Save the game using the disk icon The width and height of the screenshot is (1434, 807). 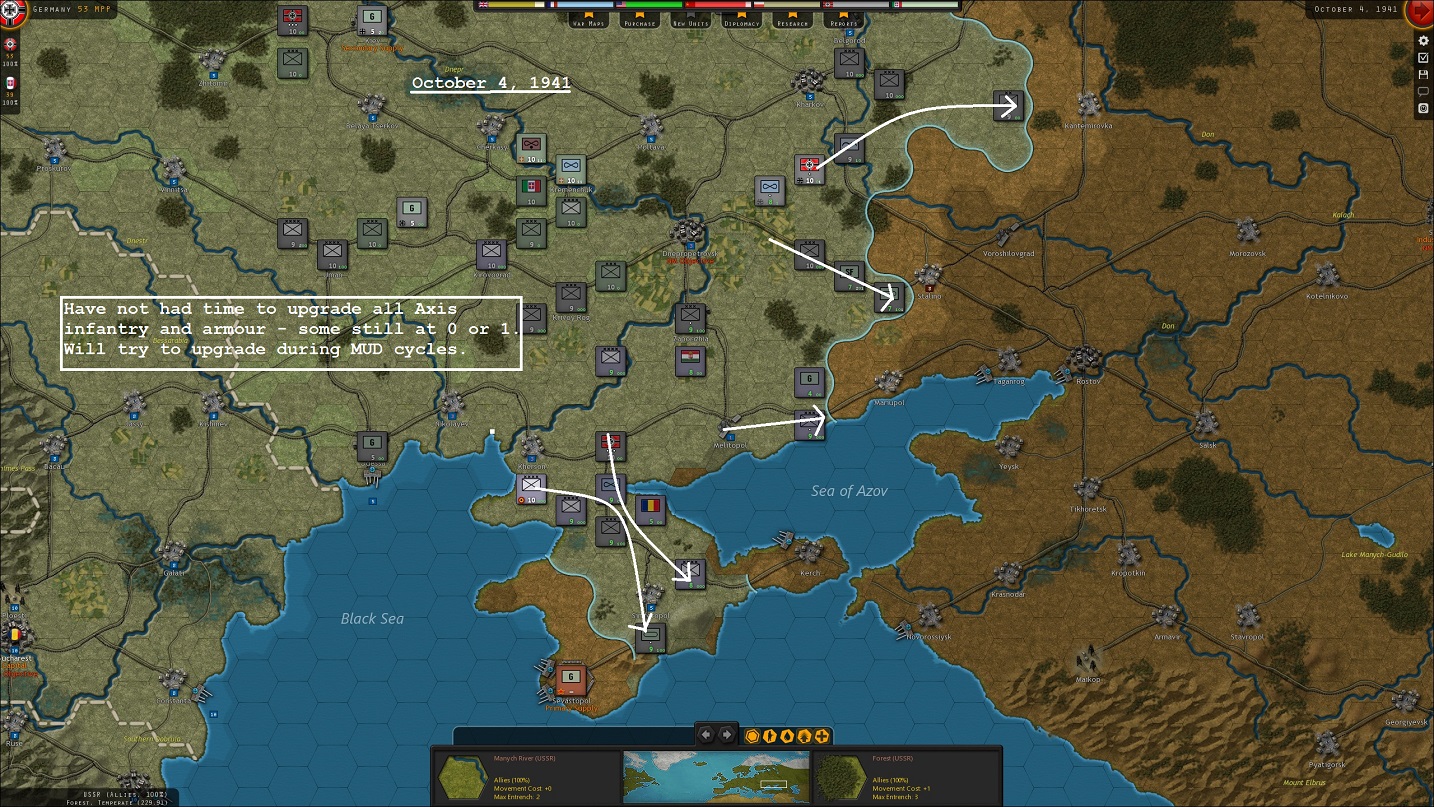1423,75
